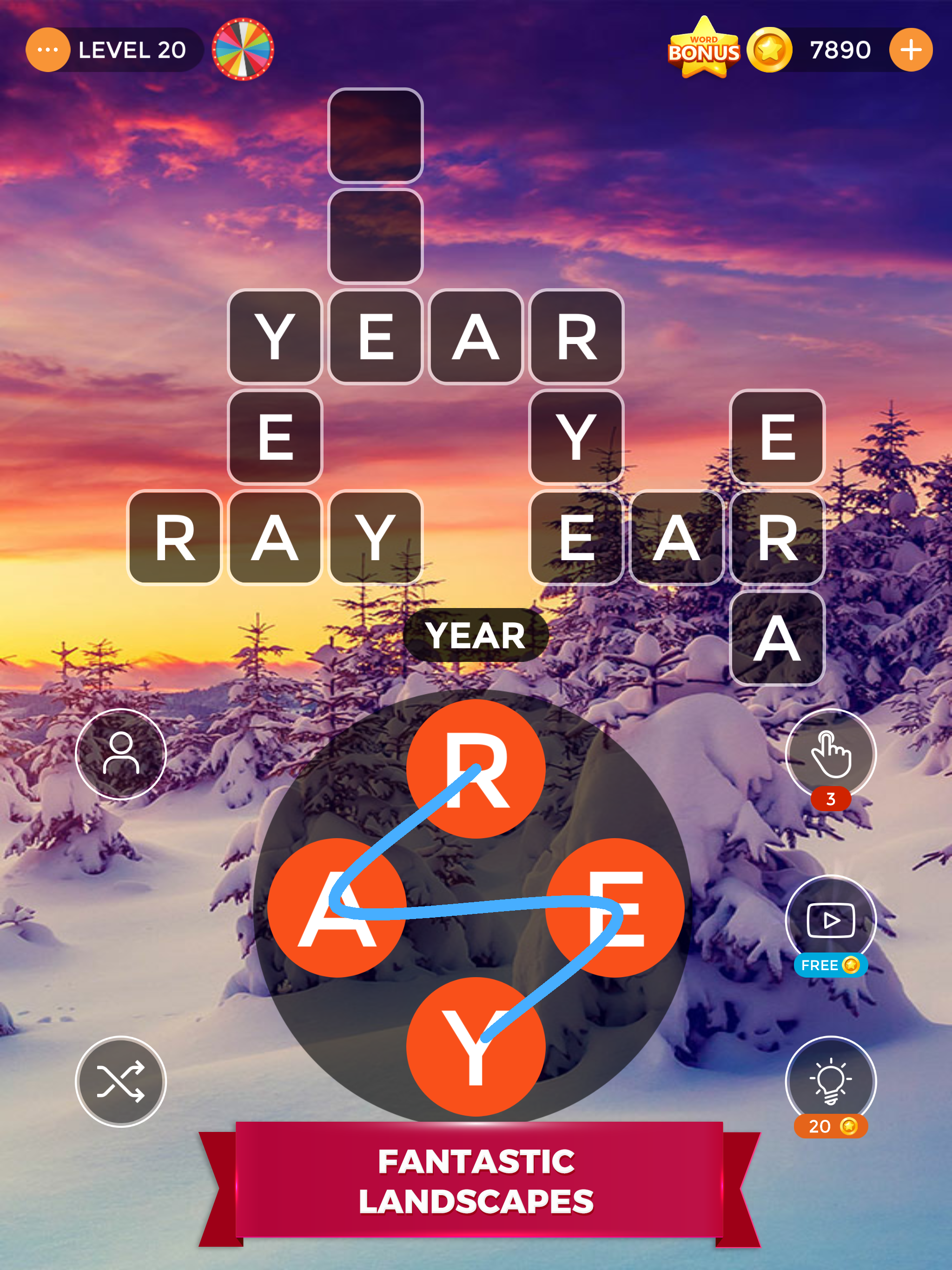
Task: Open the Word Bonus star
Action: tap(705, 49)
